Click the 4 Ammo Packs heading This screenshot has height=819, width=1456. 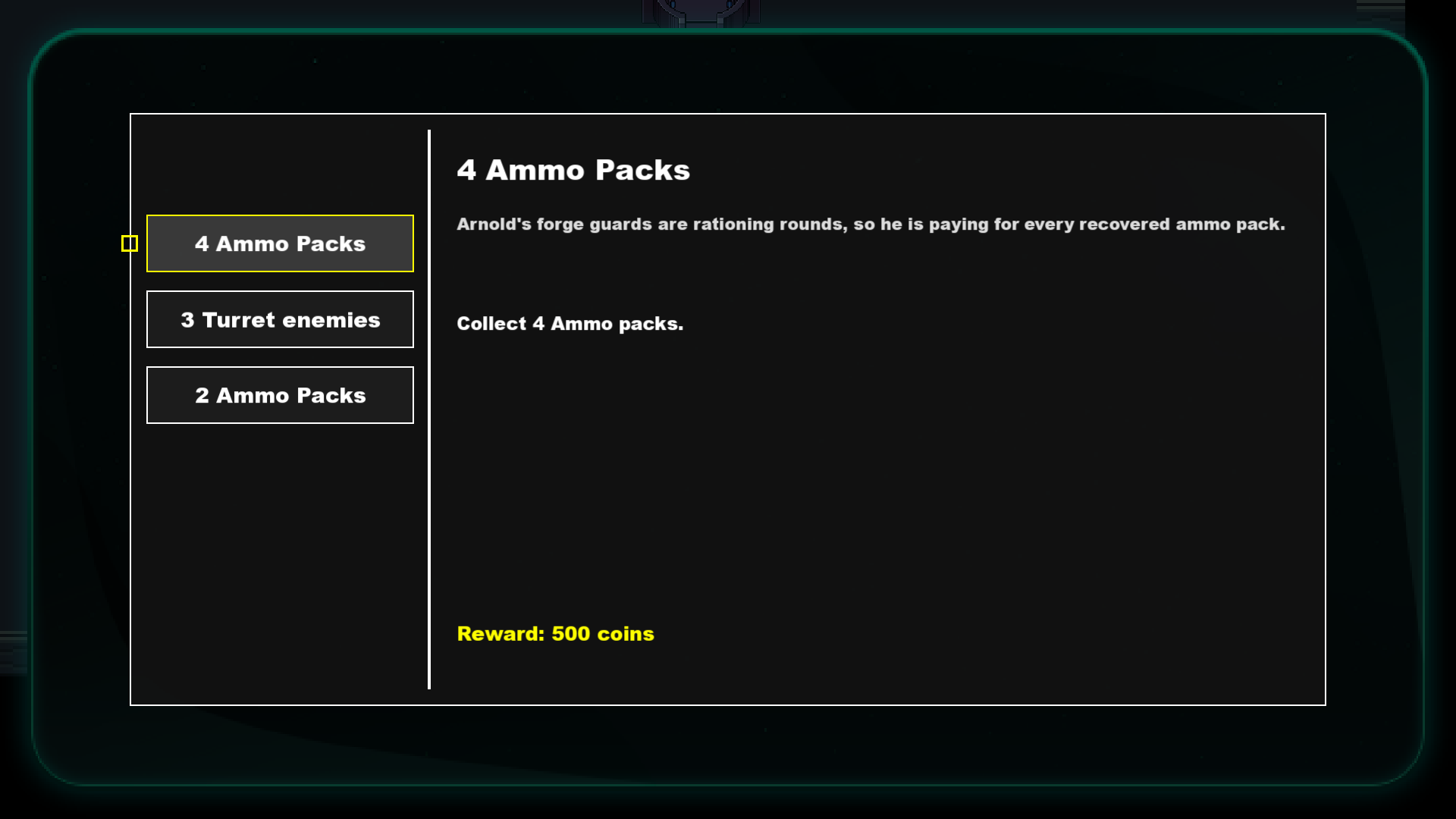573,170
